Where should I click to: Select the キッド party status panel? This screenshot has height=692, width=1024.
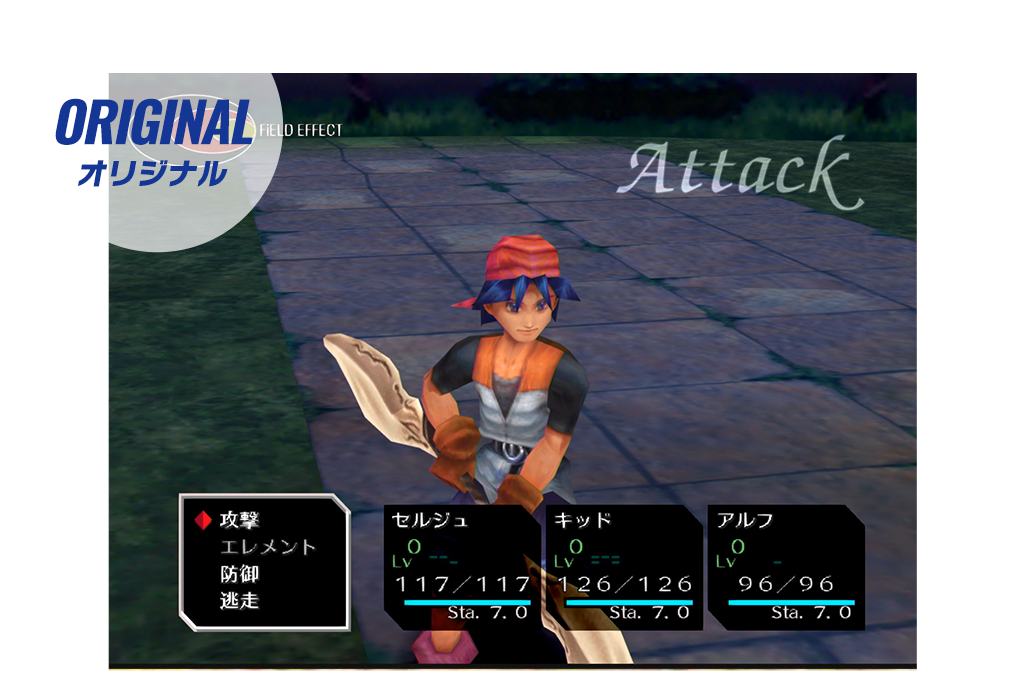624,567
